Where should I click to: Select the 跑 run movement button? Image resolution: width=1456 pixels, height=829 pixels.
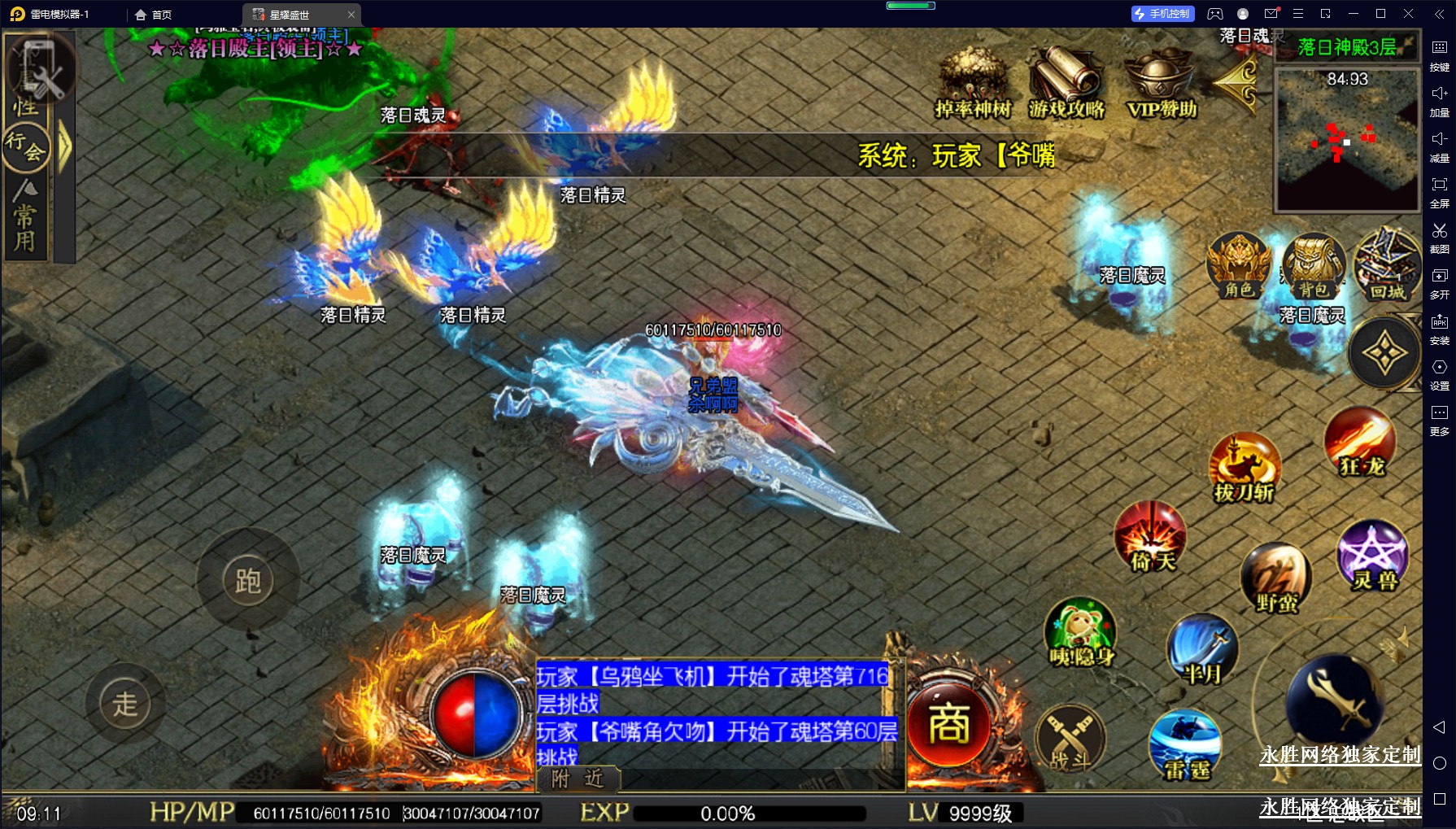(x=248, y=580)
